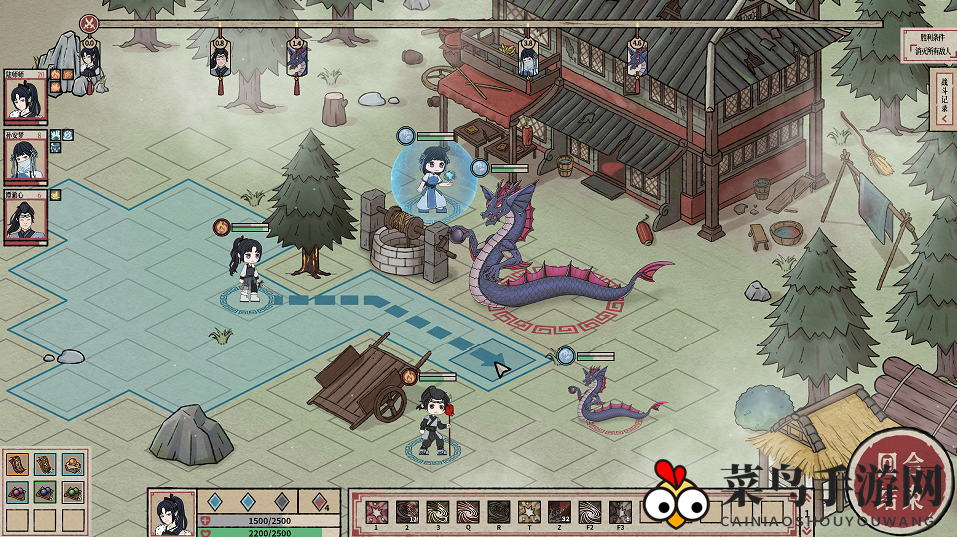Select the purple orb item in inventory
Viewport: 957px width, 537px height.
click(x=18, y=492)
